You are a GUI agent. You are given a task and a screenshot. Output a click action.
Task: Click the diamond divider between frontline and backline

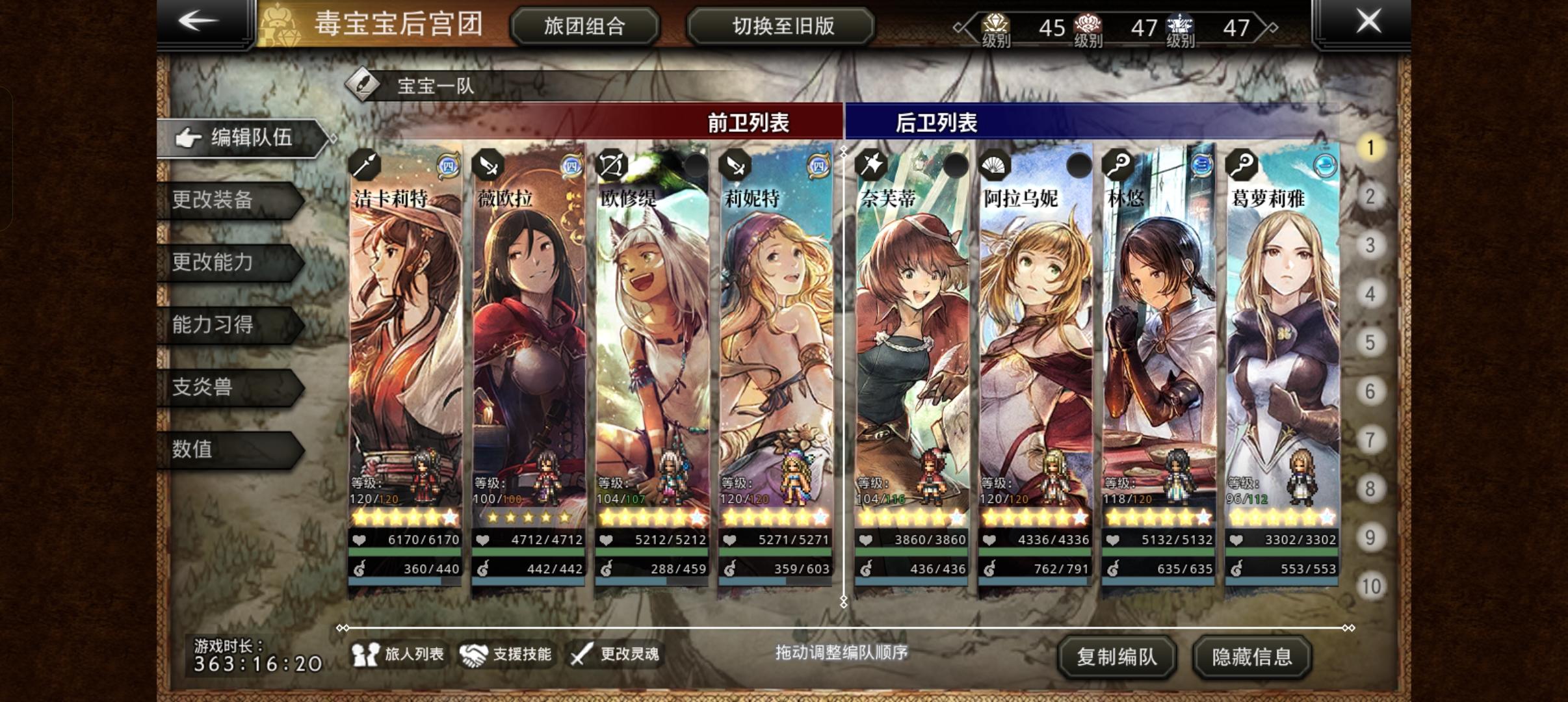click(844, 150)
